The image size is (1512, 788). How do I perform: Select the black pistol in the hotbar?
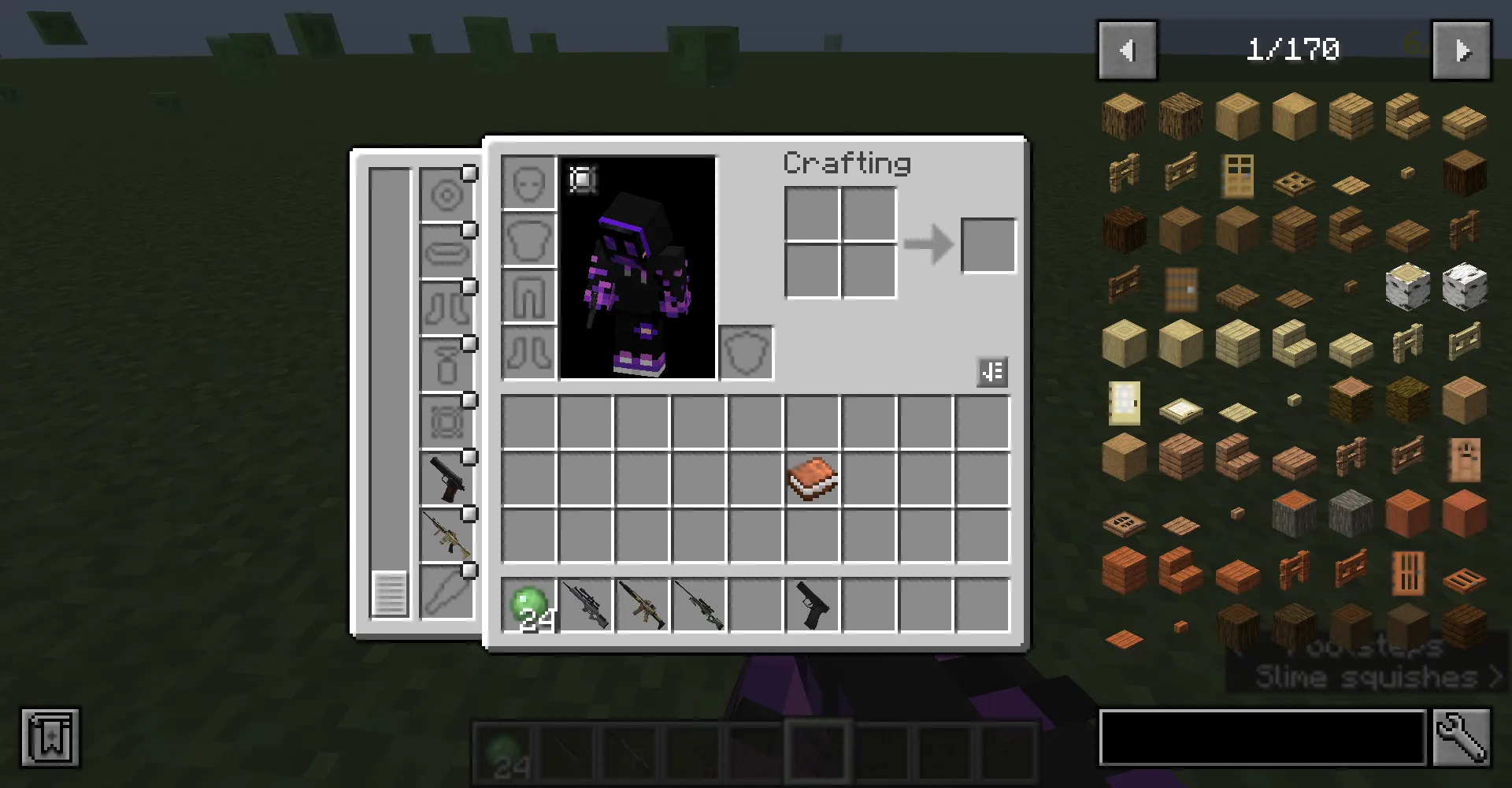click(813, 605)
